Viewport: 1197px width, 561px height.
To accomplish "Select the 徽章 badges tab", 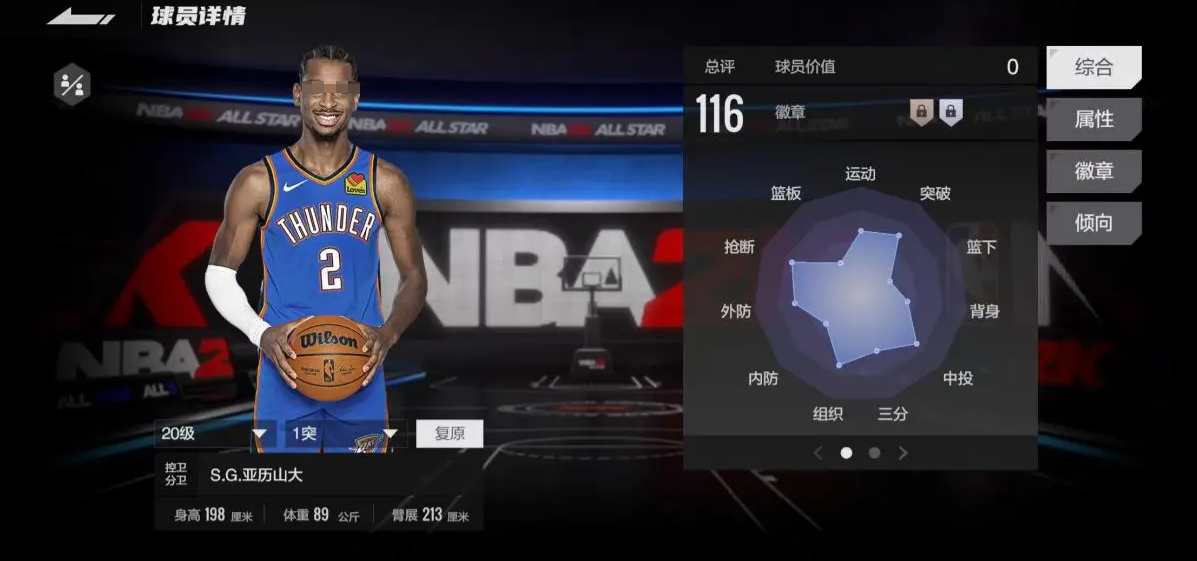I will [1093, 171].
